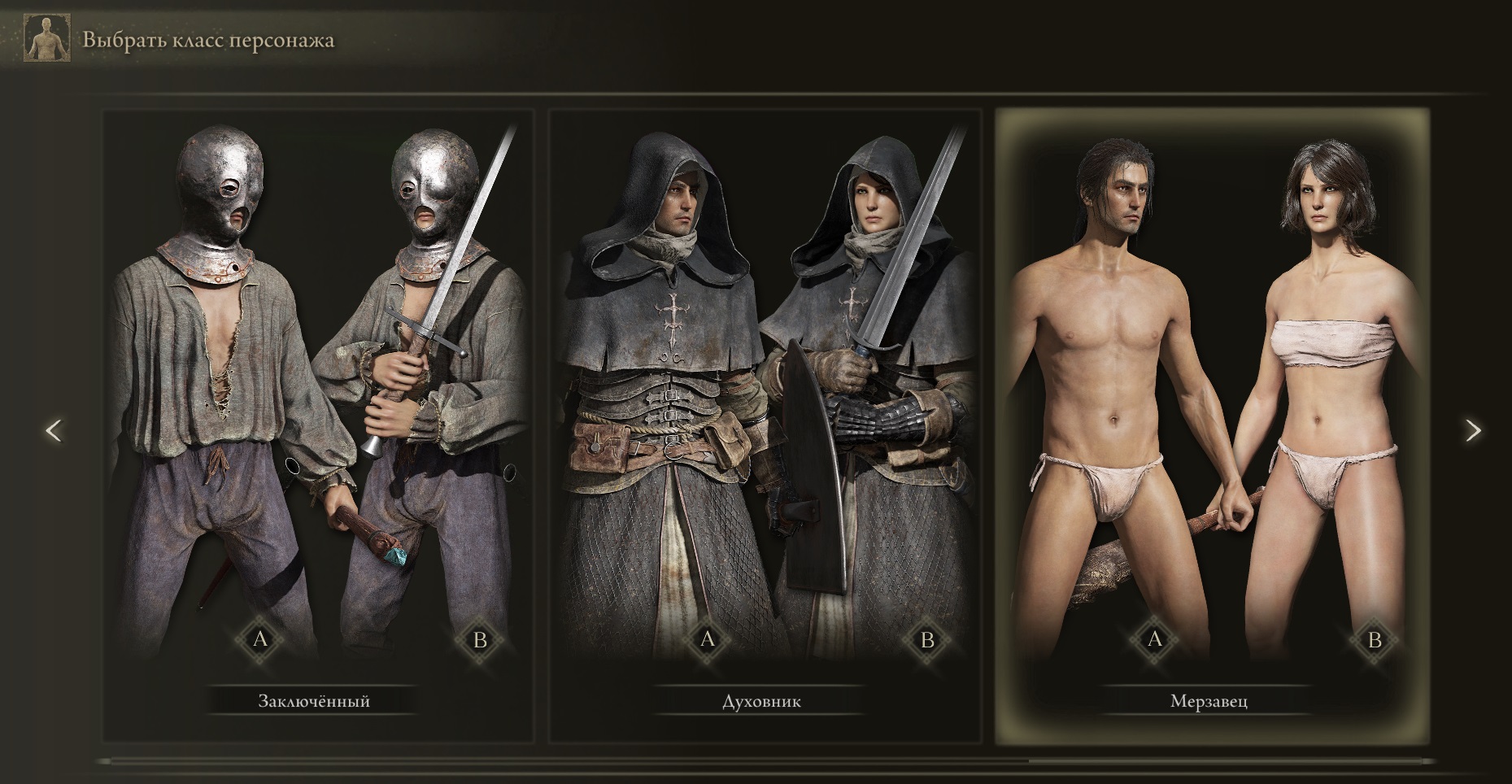Screen dimensions: 1512x784
Task: Select the Заключённый class card
Action: 317,423
